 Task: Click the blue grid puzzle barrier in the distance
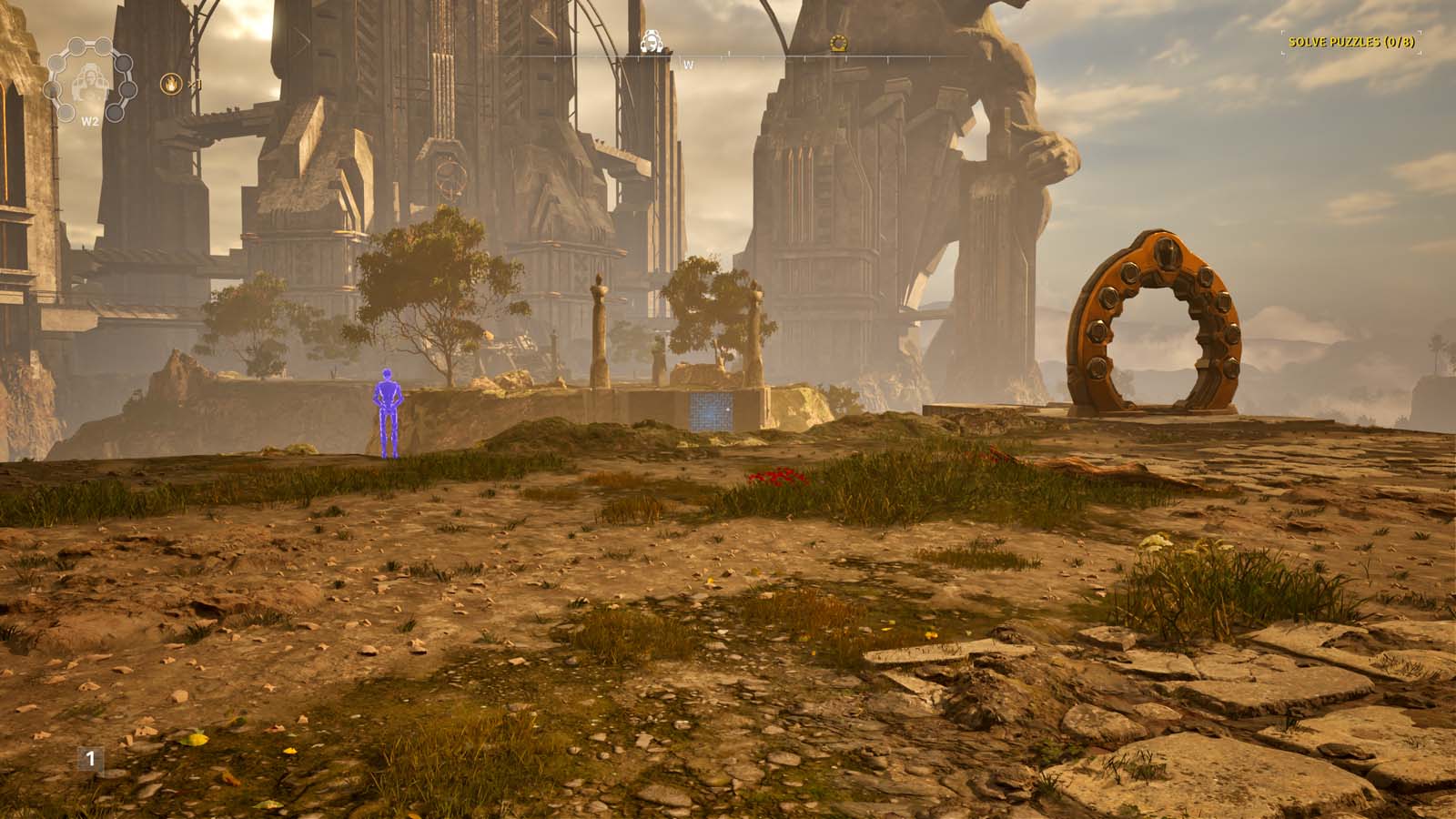point(712,412)
